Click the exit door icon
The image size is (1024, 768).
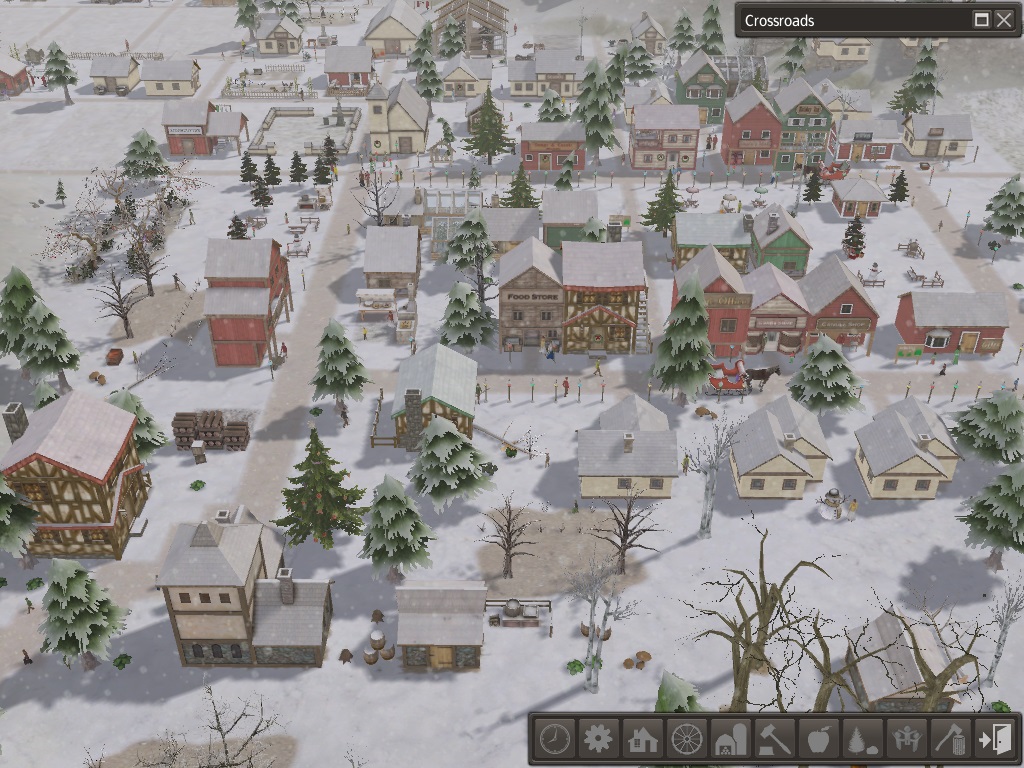coord(995,740)
